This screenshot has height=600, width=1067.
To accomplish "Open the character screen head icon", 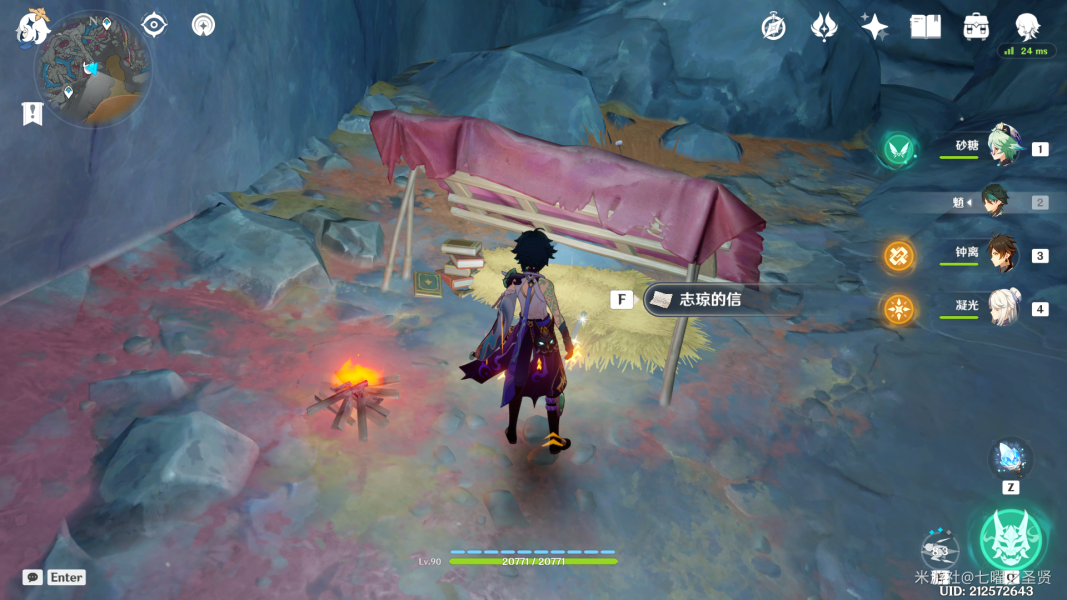I will coord(1026,26).
